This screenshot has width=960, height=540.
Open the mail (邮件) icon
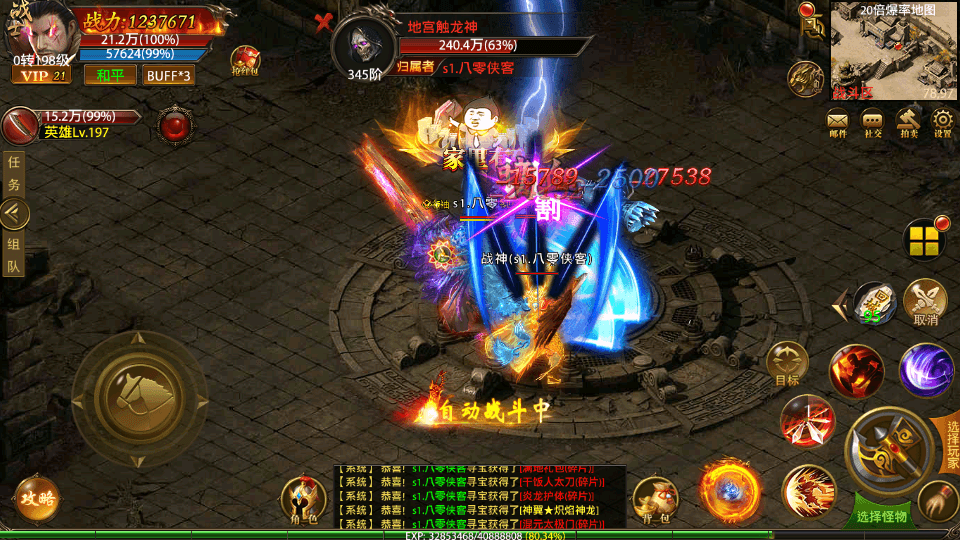[x=838, y=122]
